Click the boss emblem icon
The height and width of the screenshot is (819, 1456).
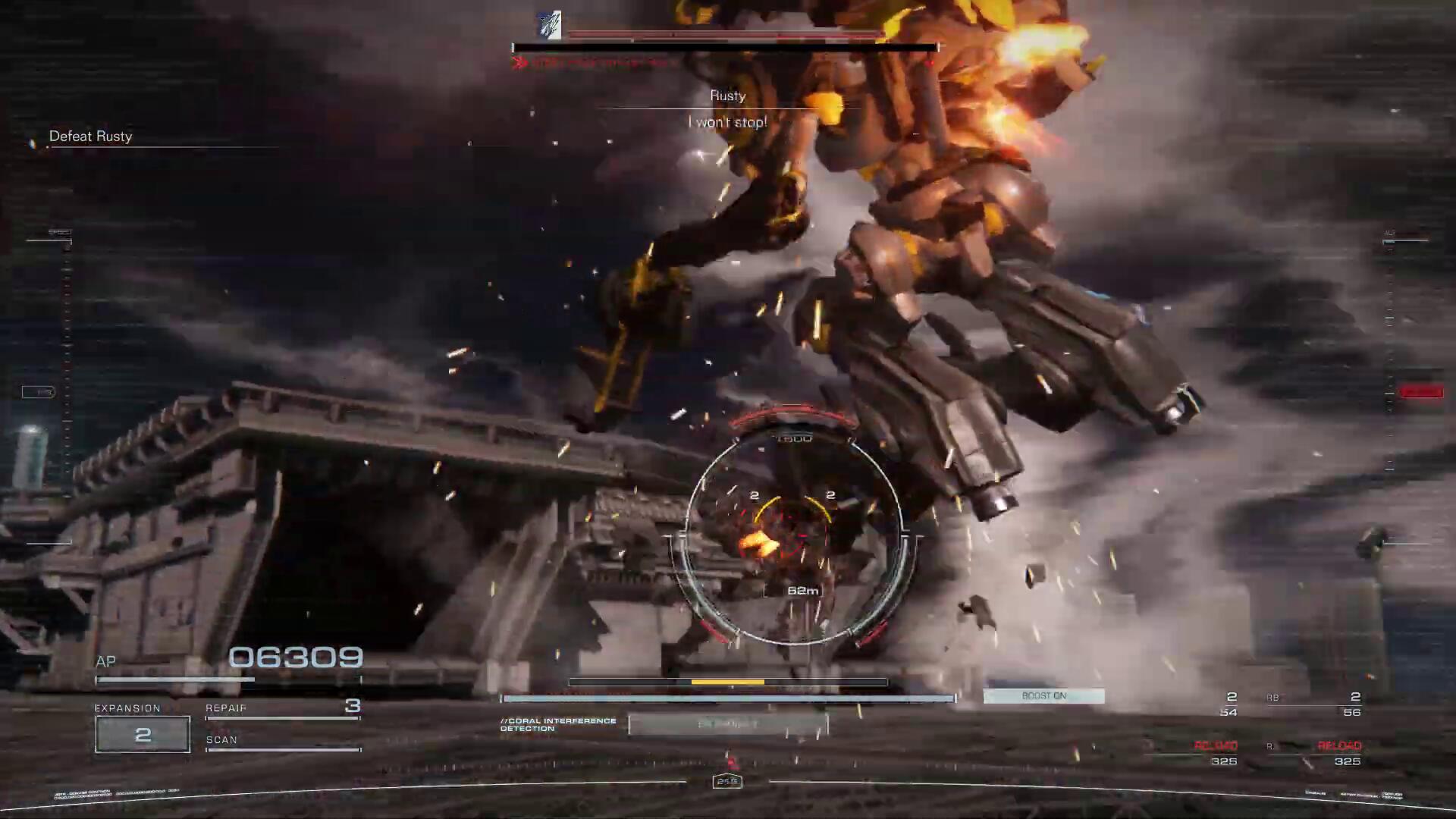click(x=549, y=26)
